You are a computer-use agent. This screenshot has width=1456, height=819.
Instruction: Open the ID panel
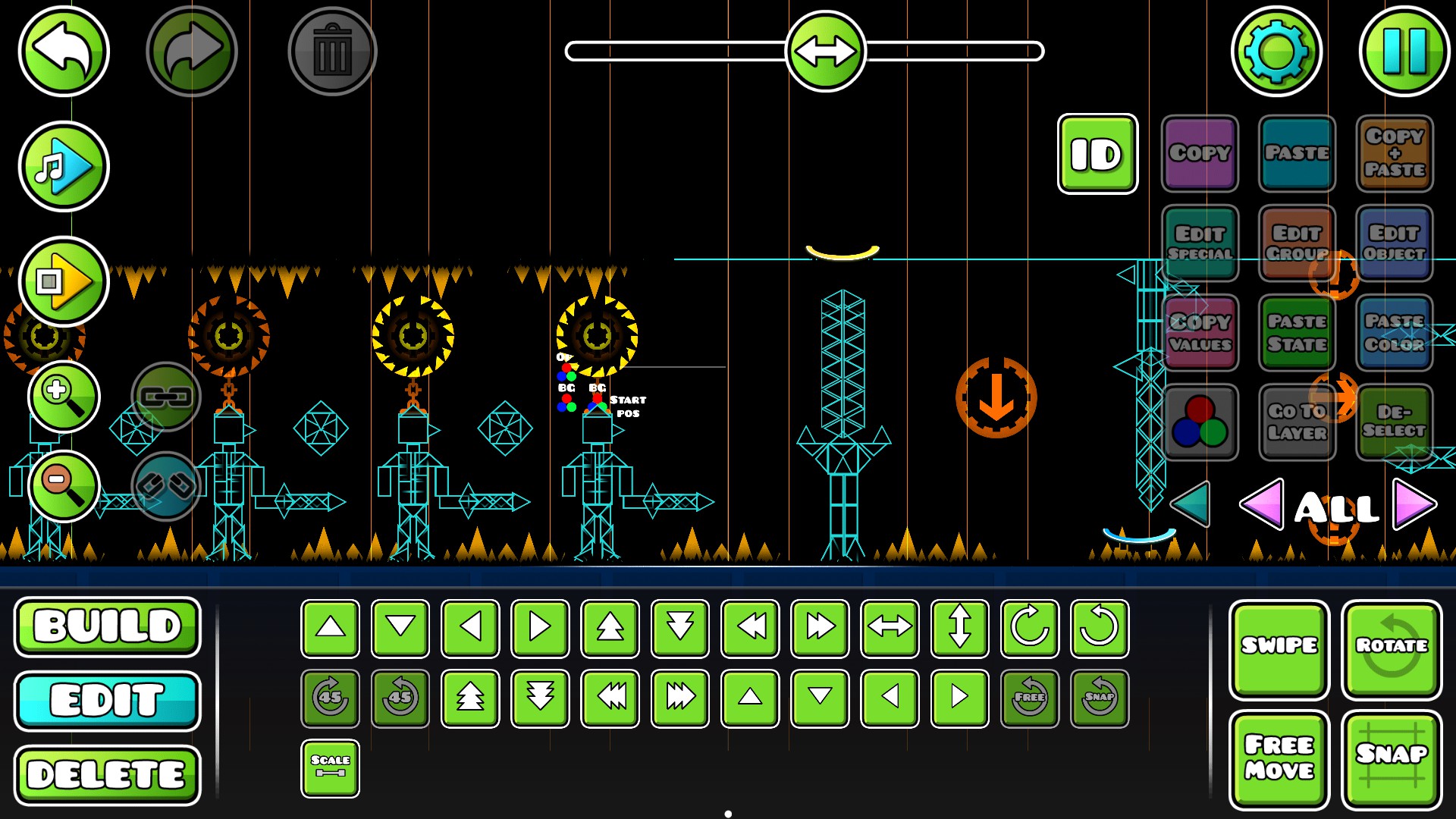1097,154
